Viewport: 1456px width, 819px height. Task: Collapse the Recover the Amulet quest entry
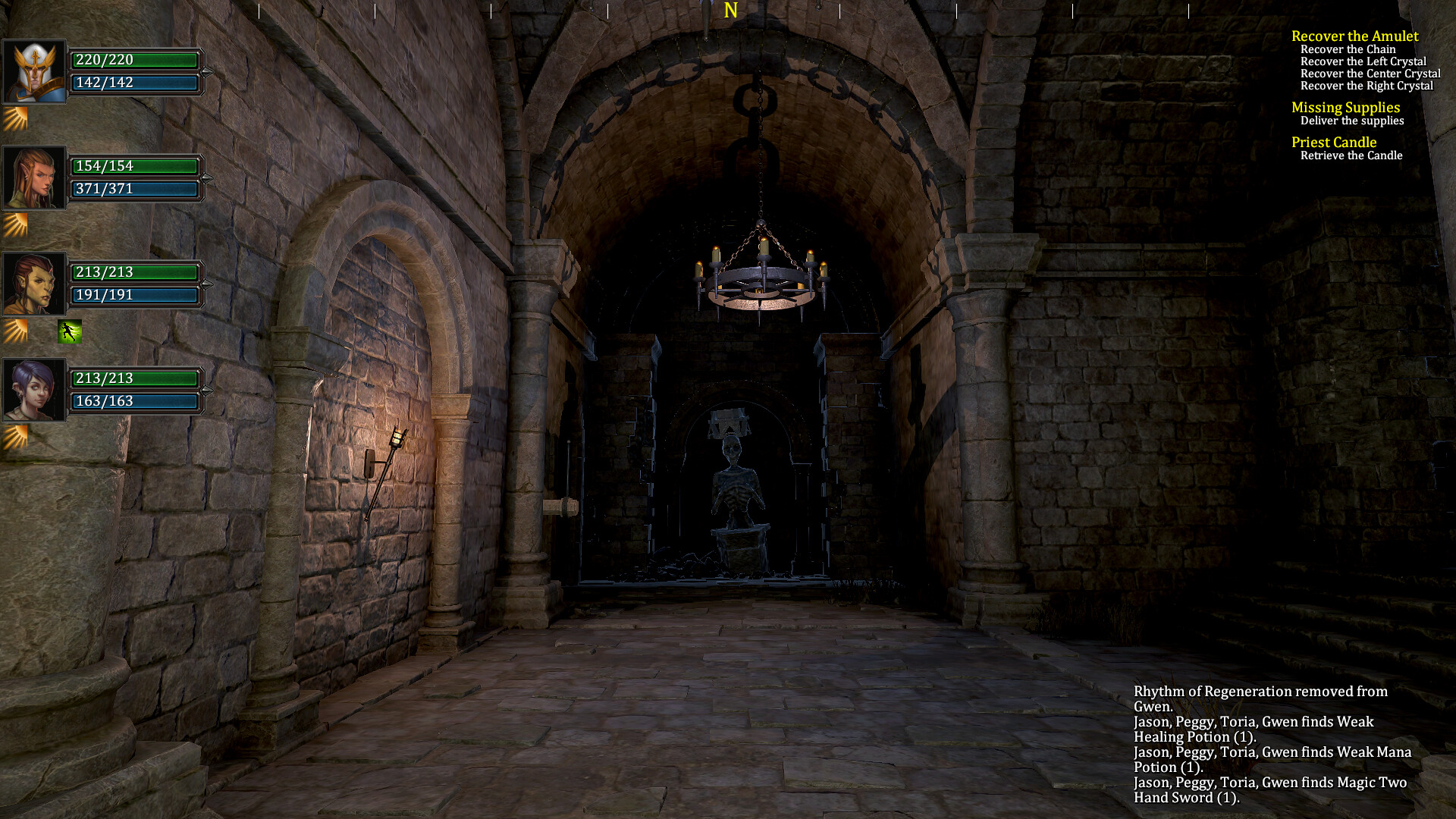(1355, 36)
